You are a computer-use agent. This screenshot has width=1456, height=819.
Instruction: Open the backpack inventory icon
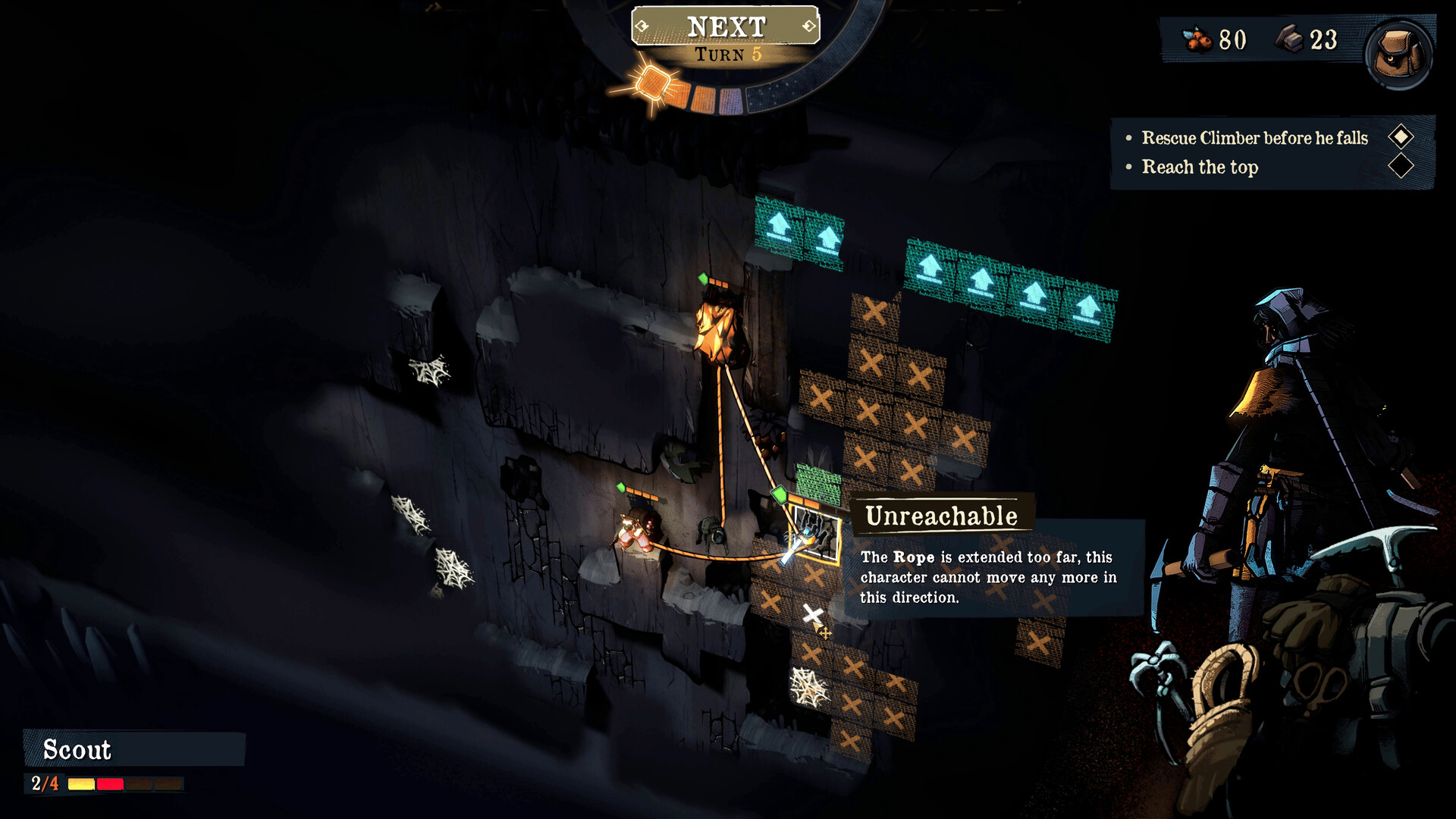1398,55
